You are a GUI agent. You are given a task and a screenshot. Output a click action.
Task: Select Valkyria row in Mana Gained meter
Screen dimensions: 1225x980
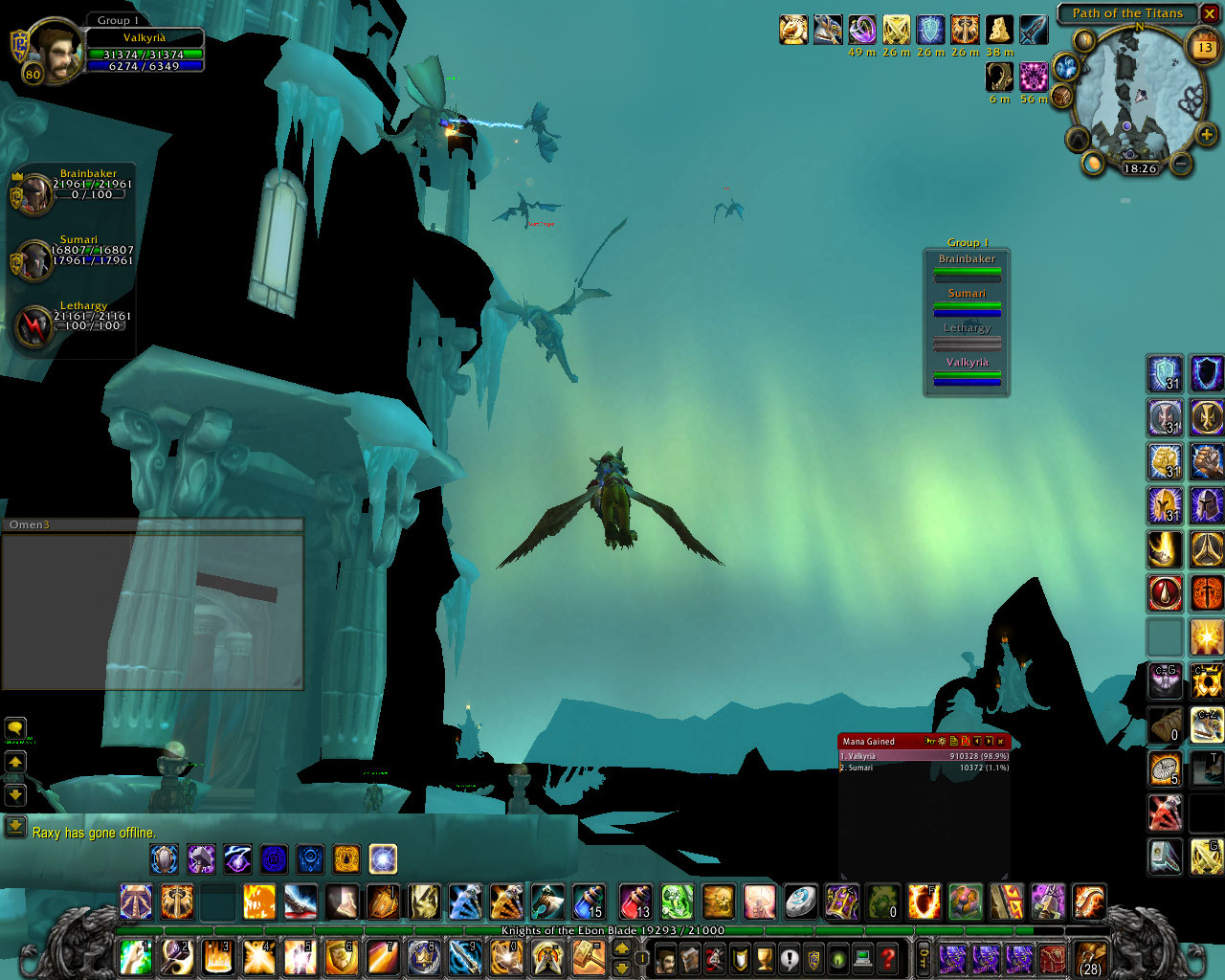click(924, 756)
